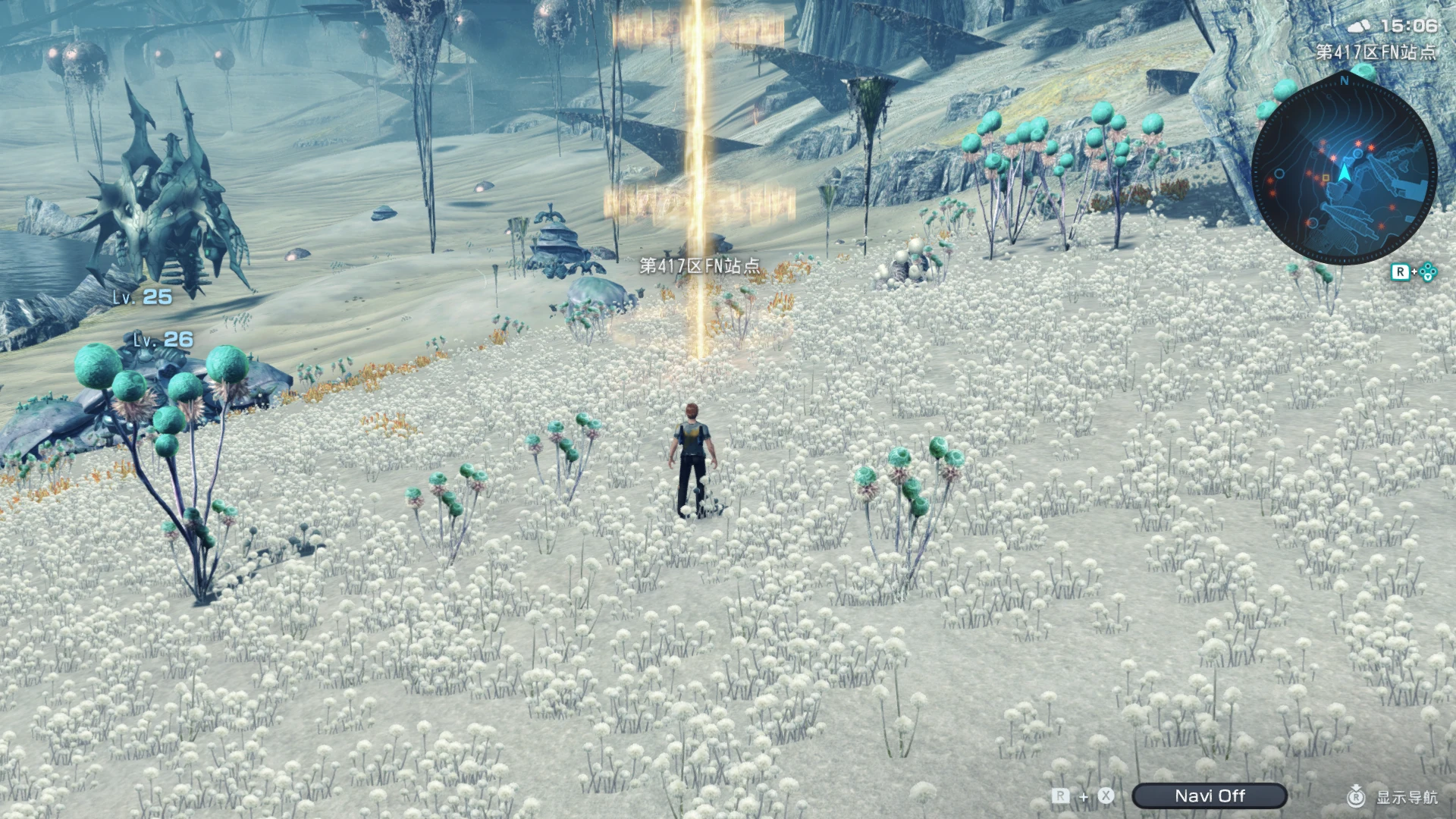Click the 第417区FN站点 beam label in the field
1456x819 pixels.
click(701, 267)
